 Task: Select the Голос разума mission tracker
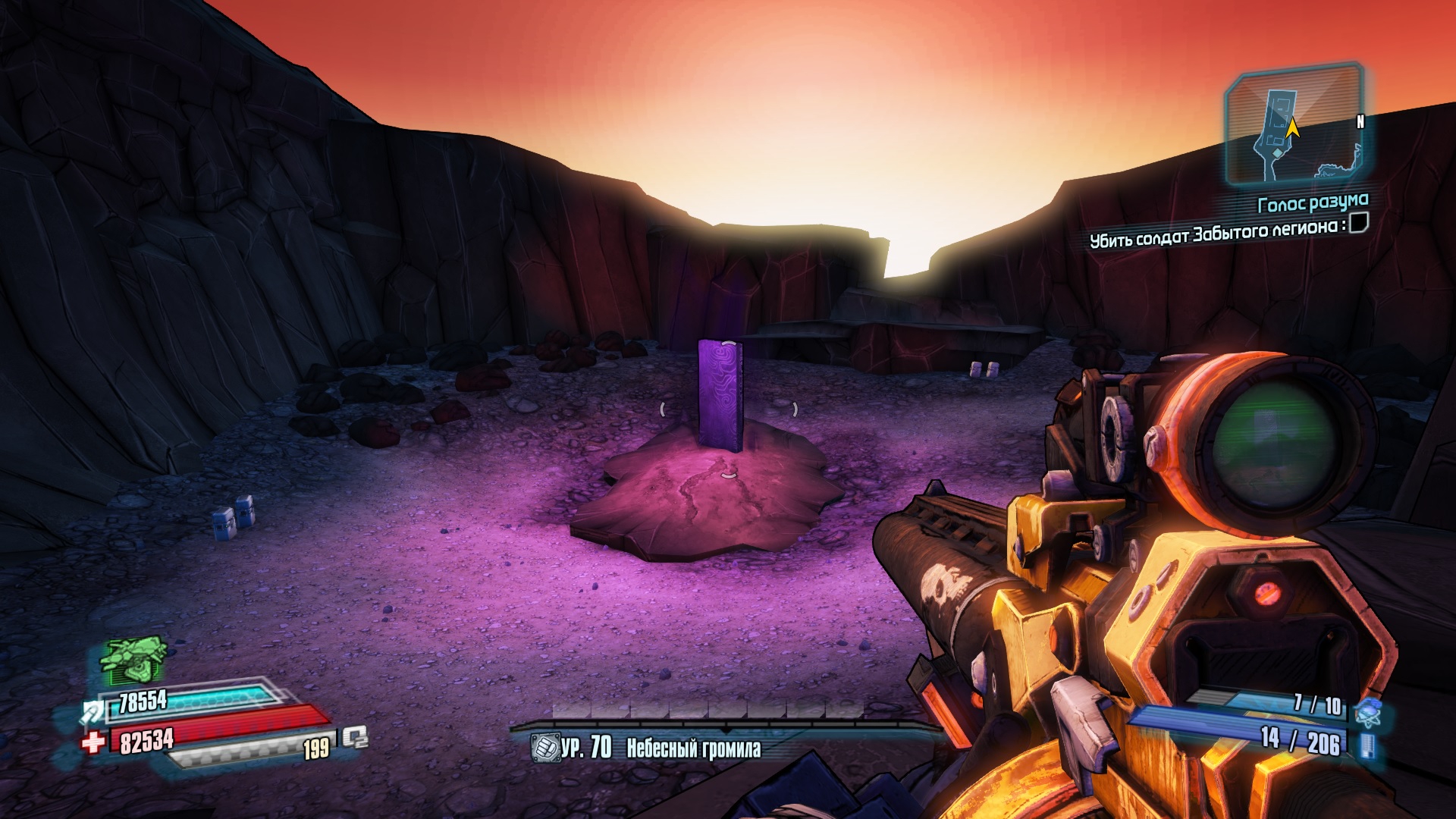[x=1313, y=203]
